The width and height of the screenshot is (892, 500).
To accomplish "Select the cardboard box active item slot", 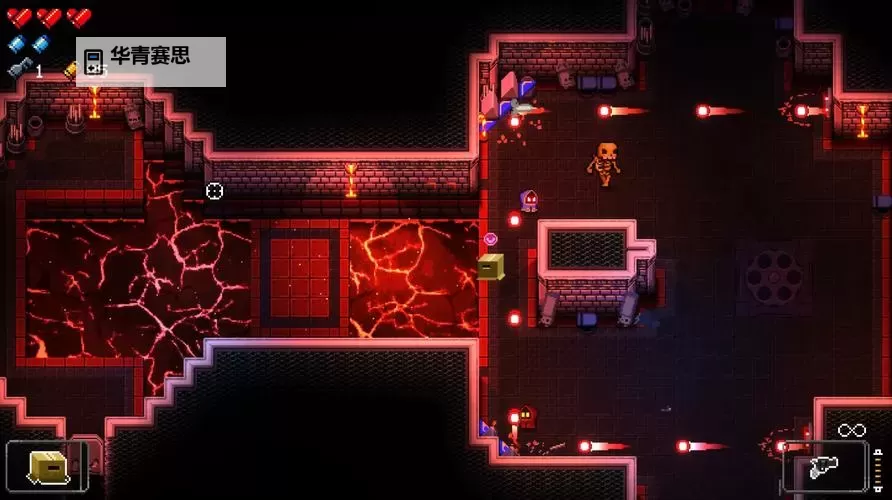I will pyautogui.click(x=47, y=466).
